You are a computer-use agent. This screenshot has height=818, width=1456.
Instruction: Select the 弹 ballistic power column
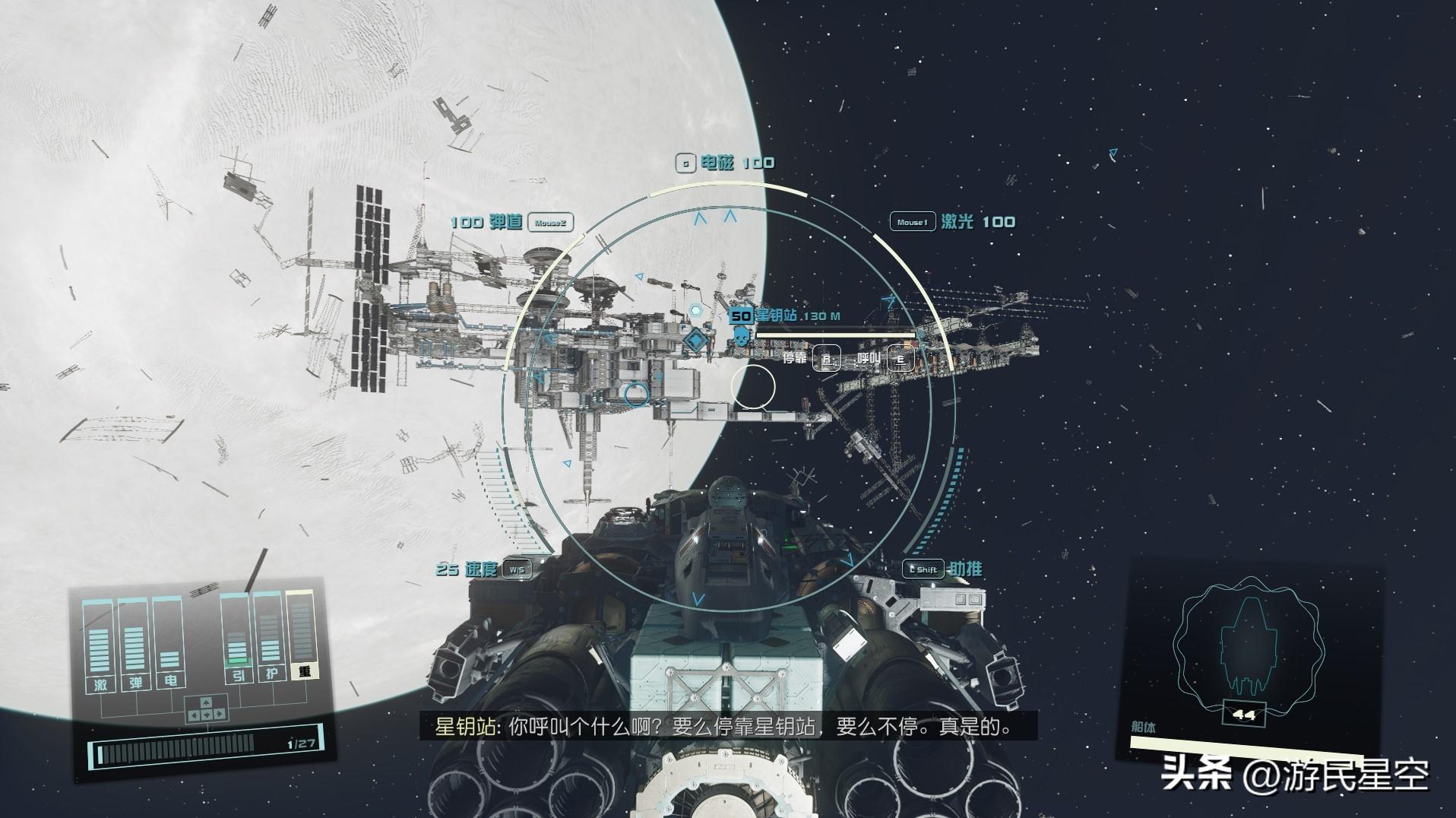coord(135,645)
